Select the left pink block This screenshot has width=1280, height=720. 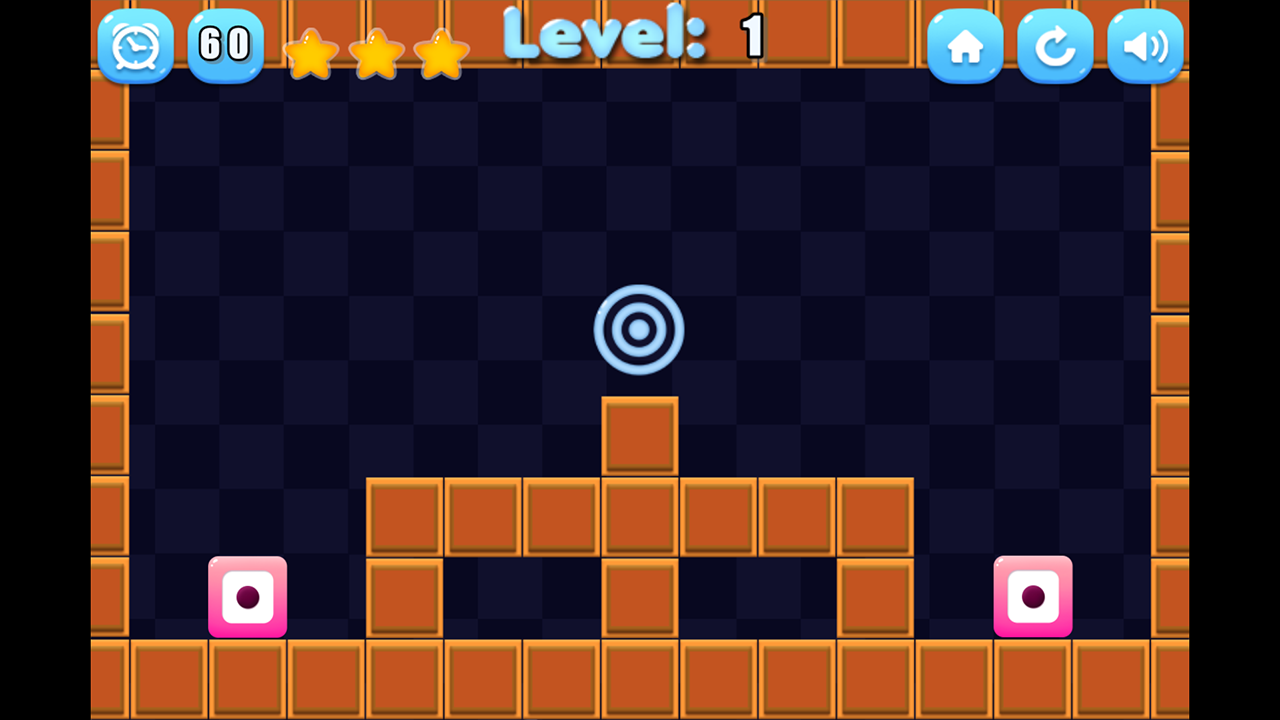pos(248,597)
